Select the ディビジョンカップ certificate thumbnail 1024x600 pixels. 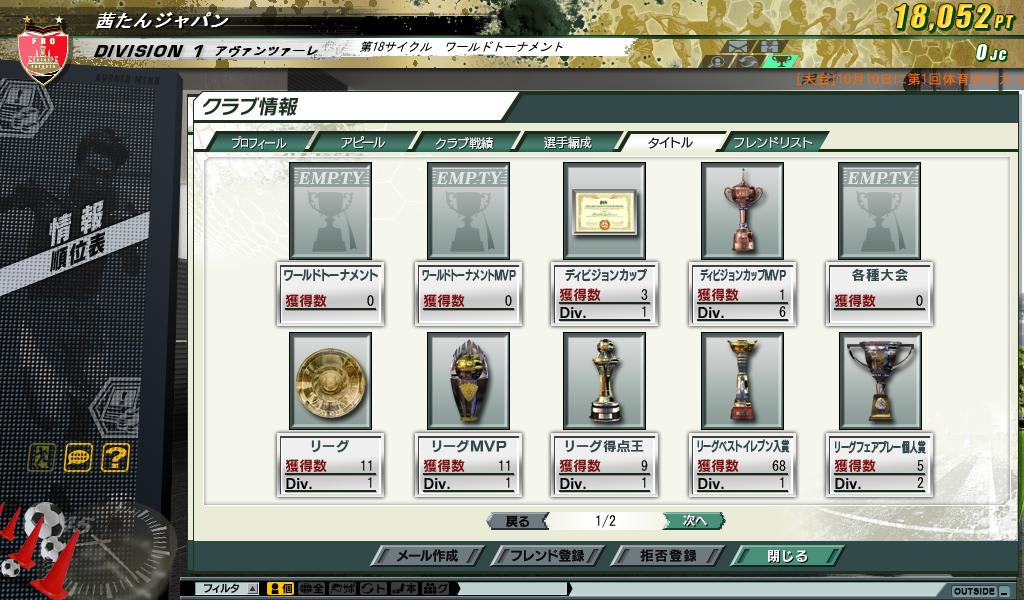pyautogui.click(x=604, y=211)
